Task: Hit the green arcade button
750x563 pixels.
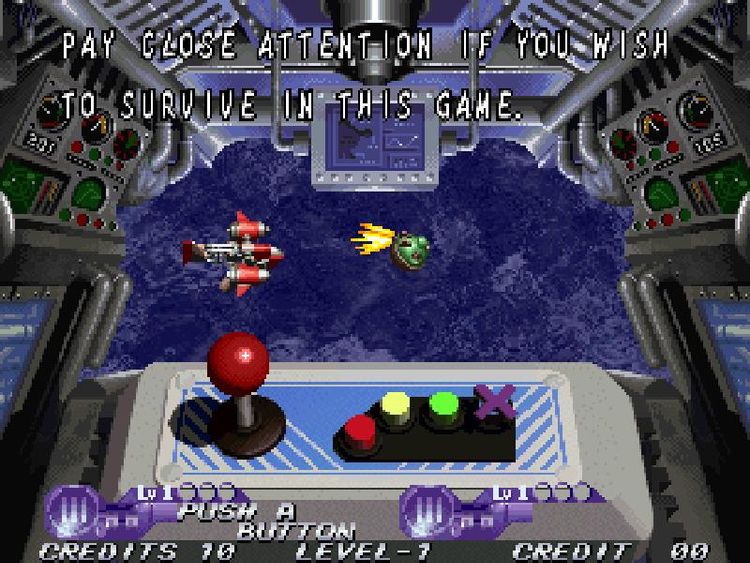Action: click(444, 407)
